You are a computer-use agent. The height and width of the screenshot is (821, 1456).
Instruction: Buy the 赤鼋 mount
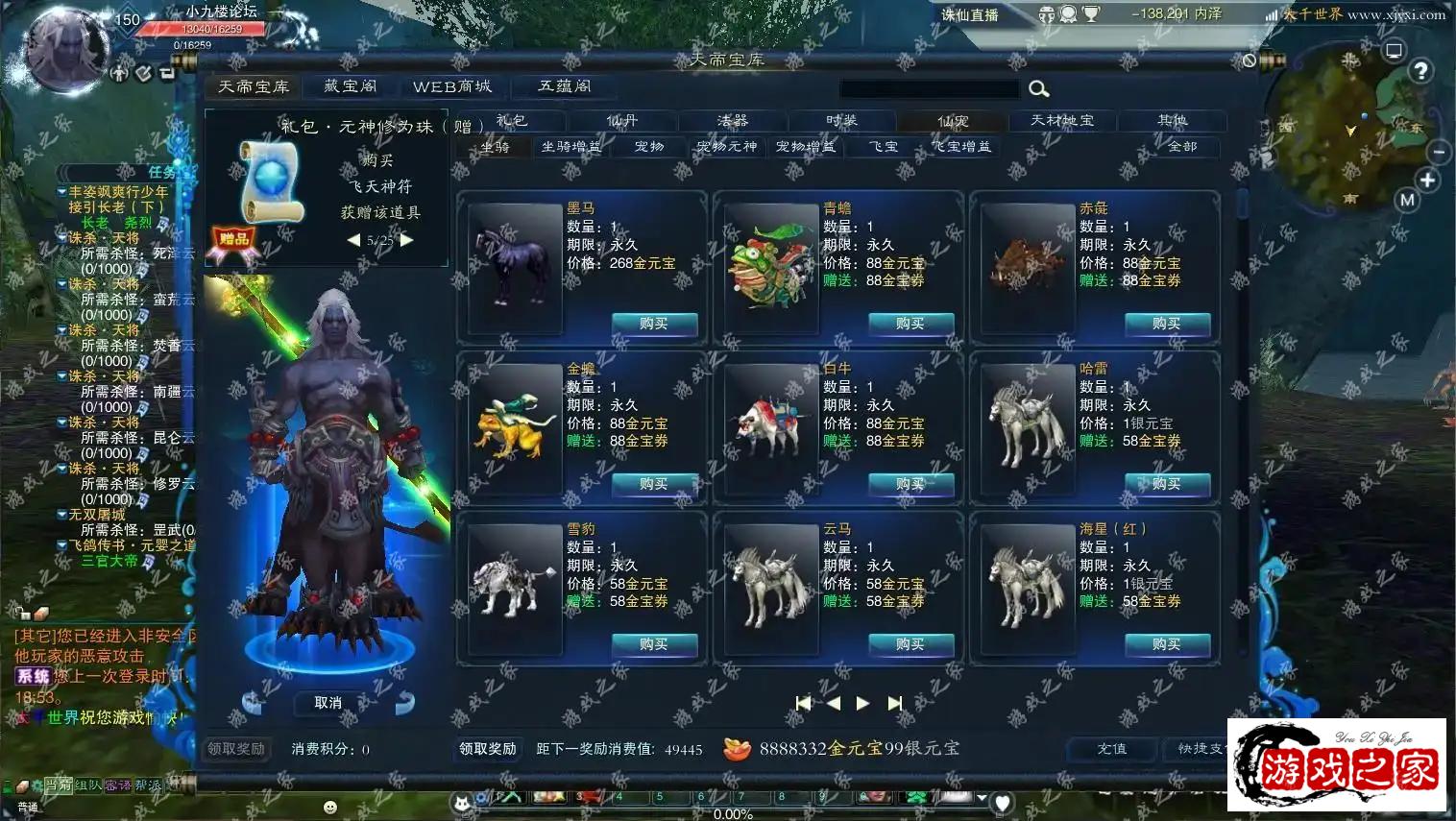[x=1166, y=325]
